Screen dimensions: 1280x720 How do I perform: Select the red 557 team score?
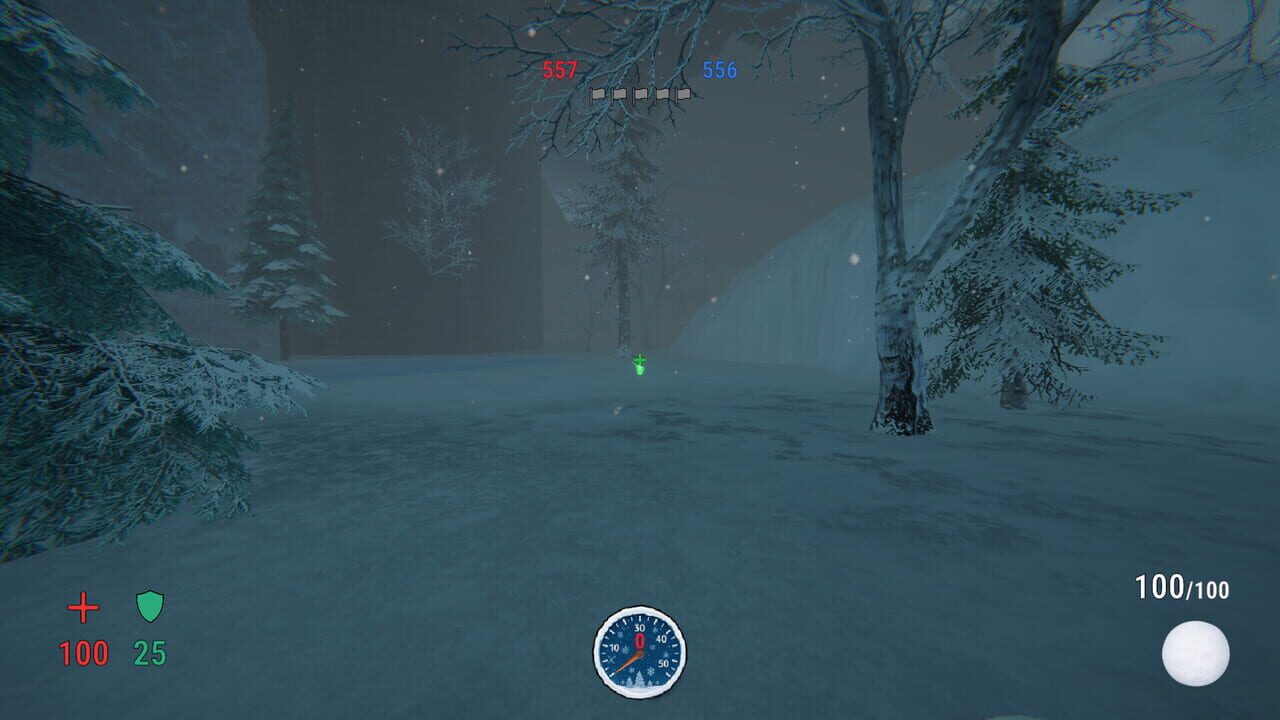pyautogui.click(x=560, y=70)
